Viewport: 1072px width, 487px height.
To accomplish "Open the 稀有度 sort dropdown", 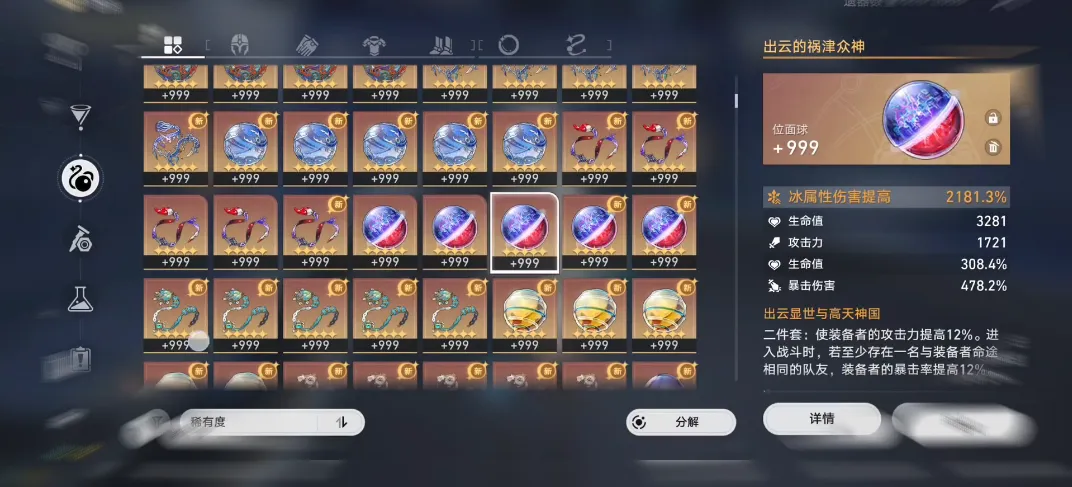I will point(270,422).
